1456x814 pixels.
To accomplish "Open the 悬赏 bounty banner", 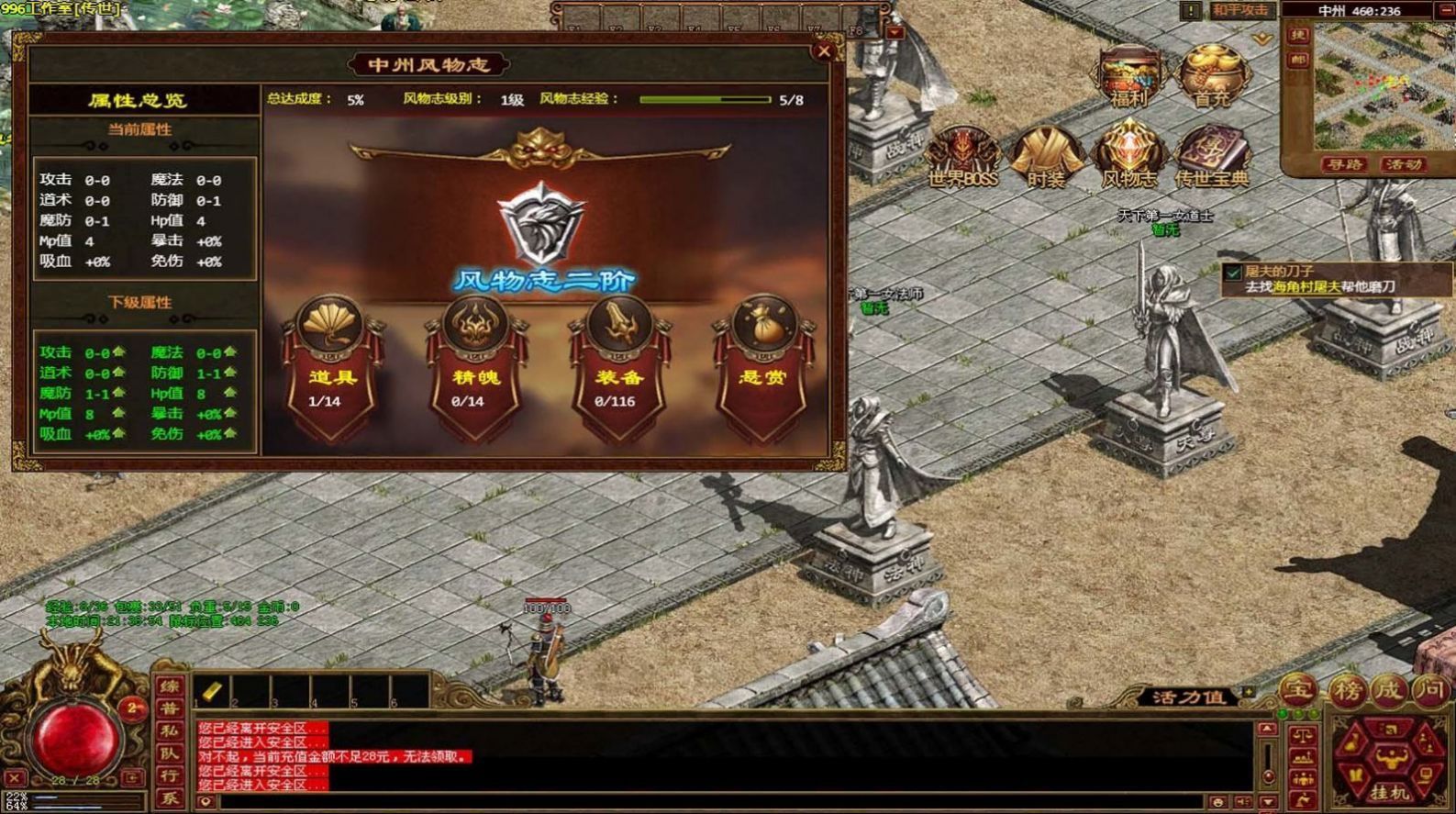I will (x=762, y=367).
